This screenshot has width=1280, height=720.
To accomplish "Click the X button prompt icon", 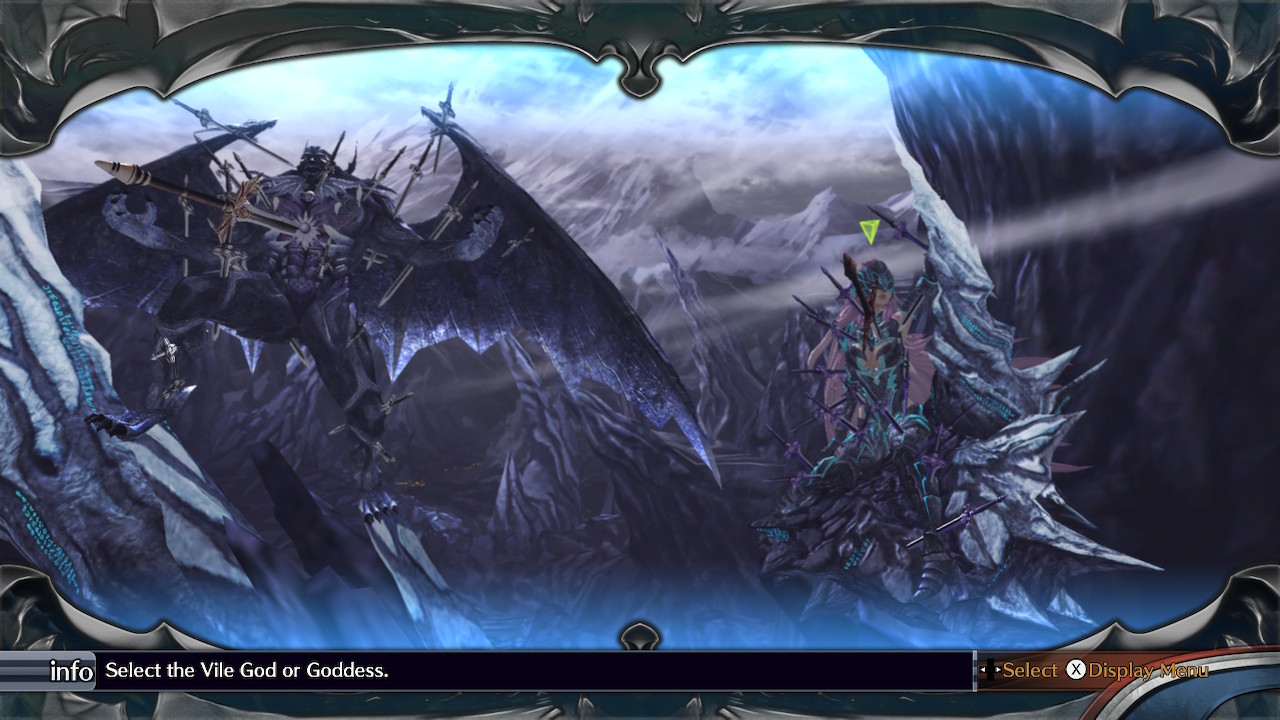I will 1076,669.
